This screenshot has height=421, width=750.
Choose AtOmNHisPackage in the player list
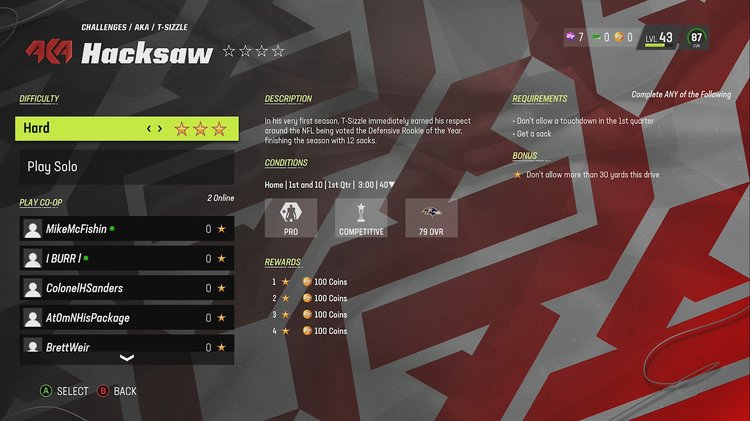click(127, 318)
